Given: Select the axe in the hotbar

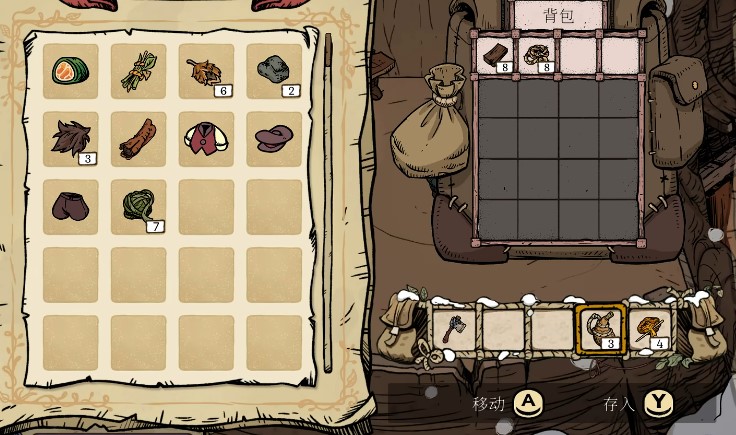Looking at the screenshot, I should tap(454, 329).
